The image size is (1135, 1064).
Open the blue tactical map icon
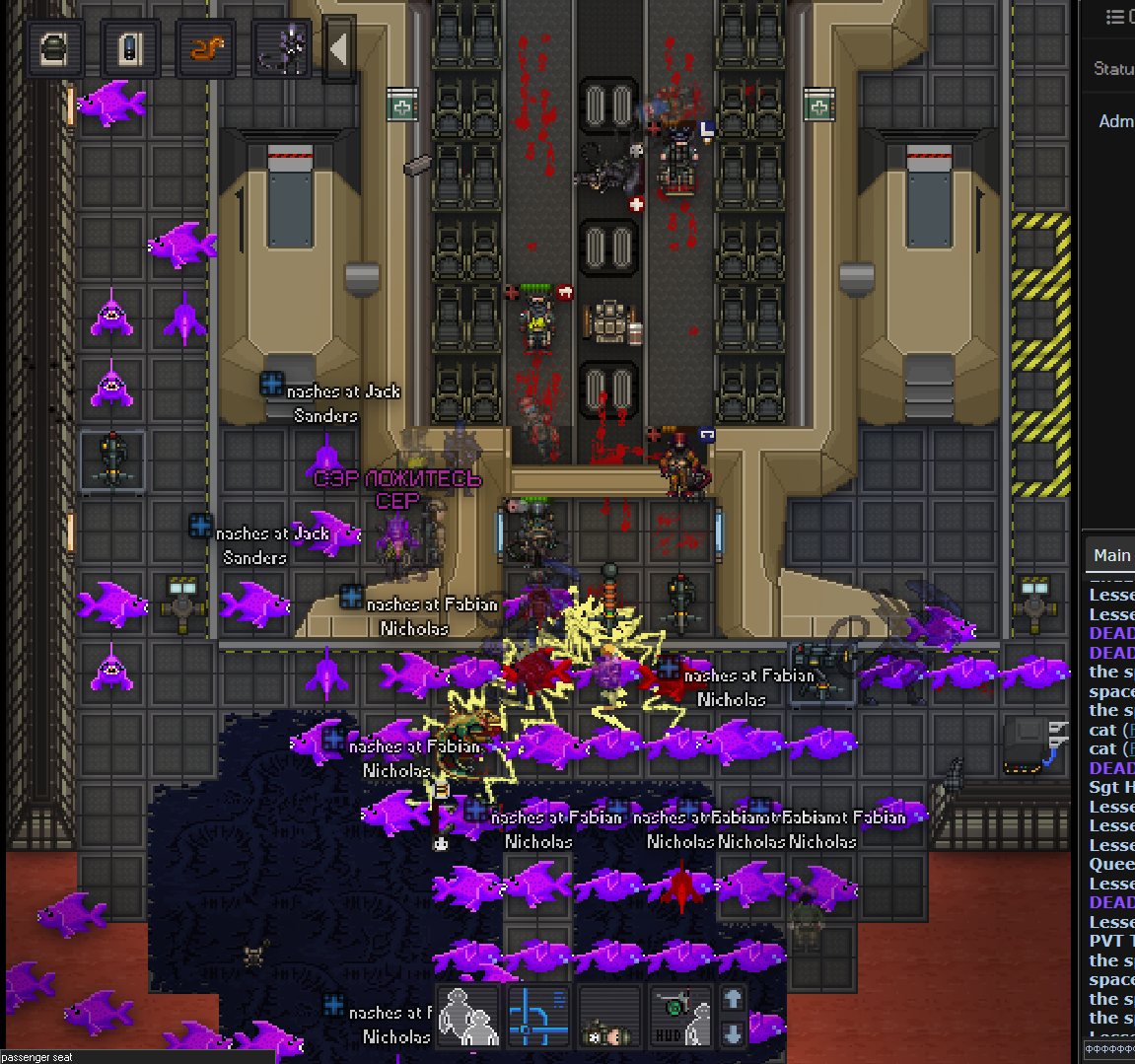pos(538,1016)
